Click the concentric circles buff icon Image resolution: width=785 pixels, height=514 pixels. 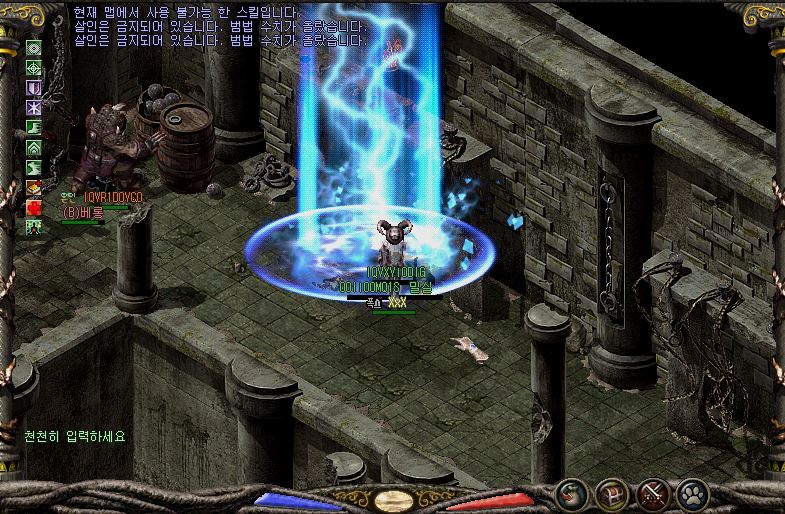click(33, 47)
